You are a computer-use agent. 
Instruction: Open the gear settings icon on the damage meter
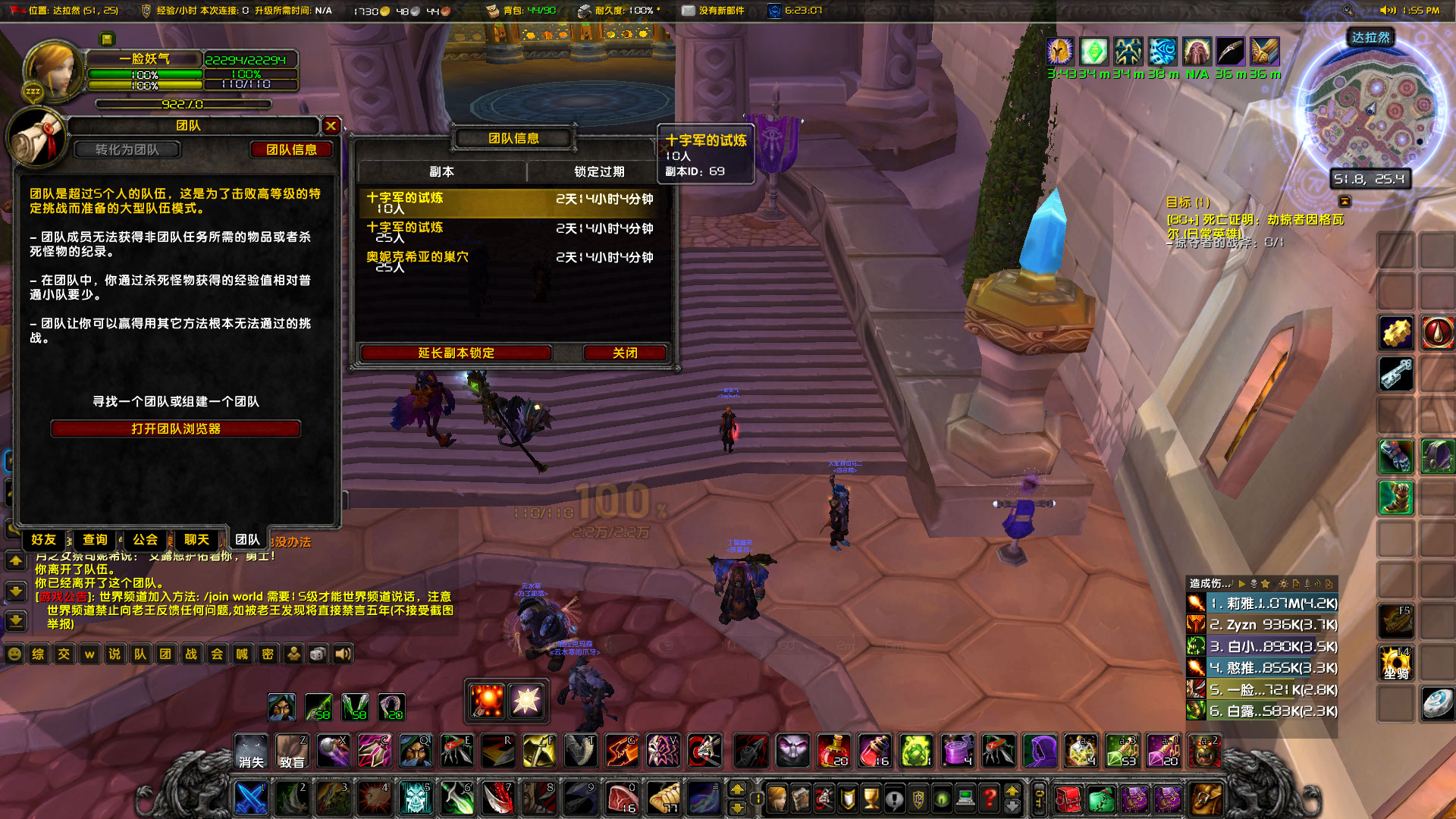[1283, 584]
